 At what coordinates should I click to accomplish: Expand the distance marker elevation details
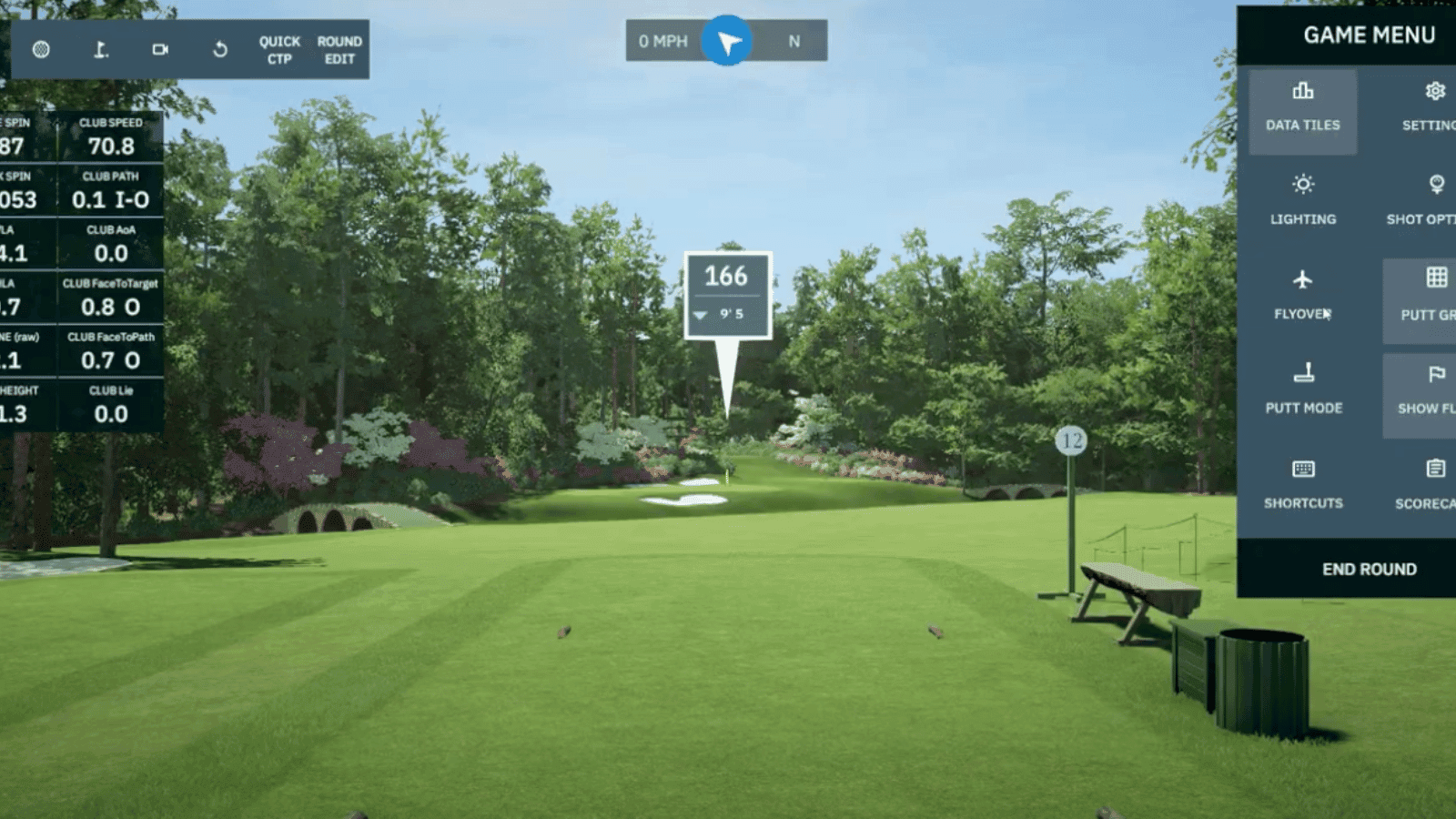pyautogui.click(x=701, y=317)
